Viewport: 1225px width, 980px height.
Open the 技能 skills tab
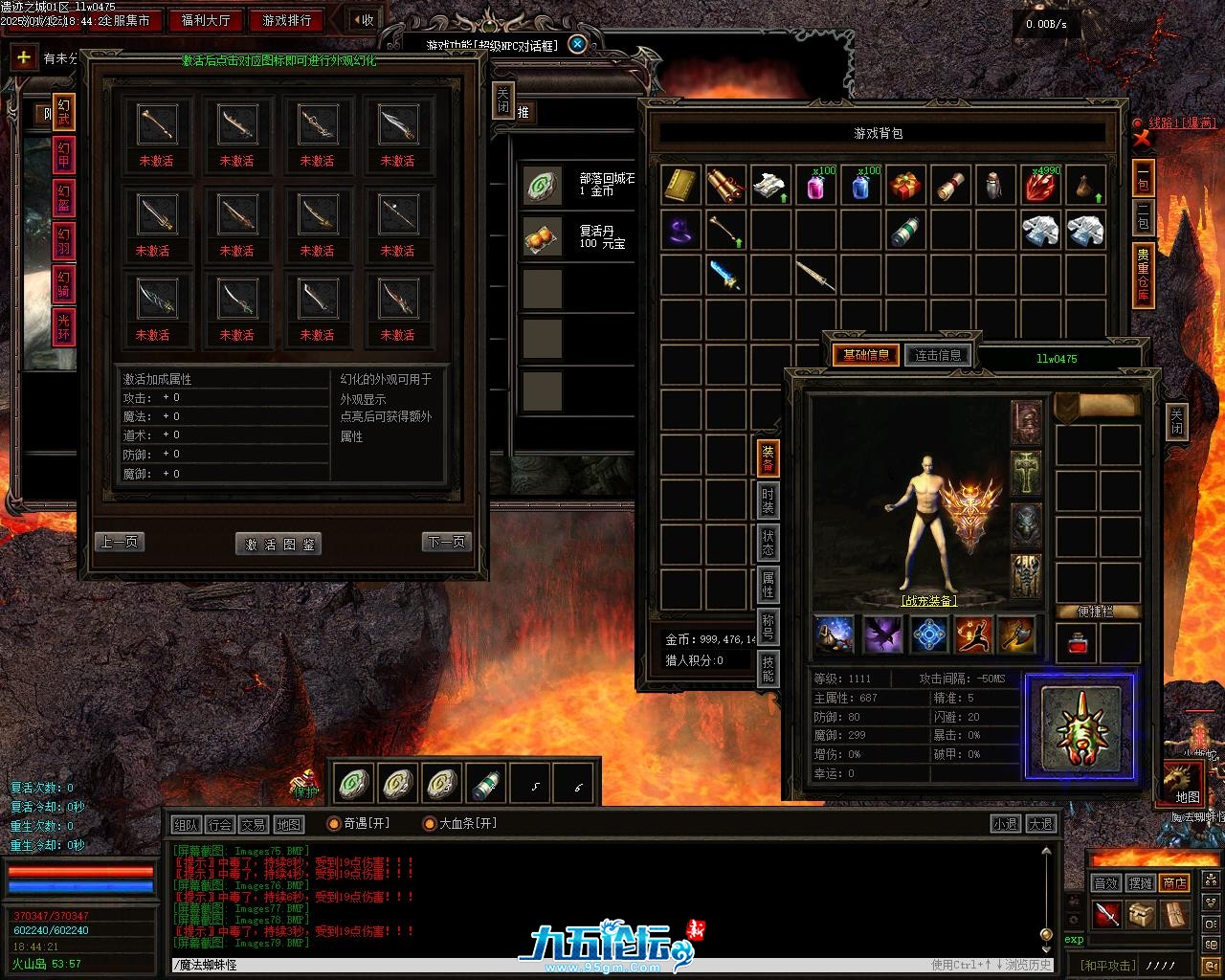click(768, 666)
